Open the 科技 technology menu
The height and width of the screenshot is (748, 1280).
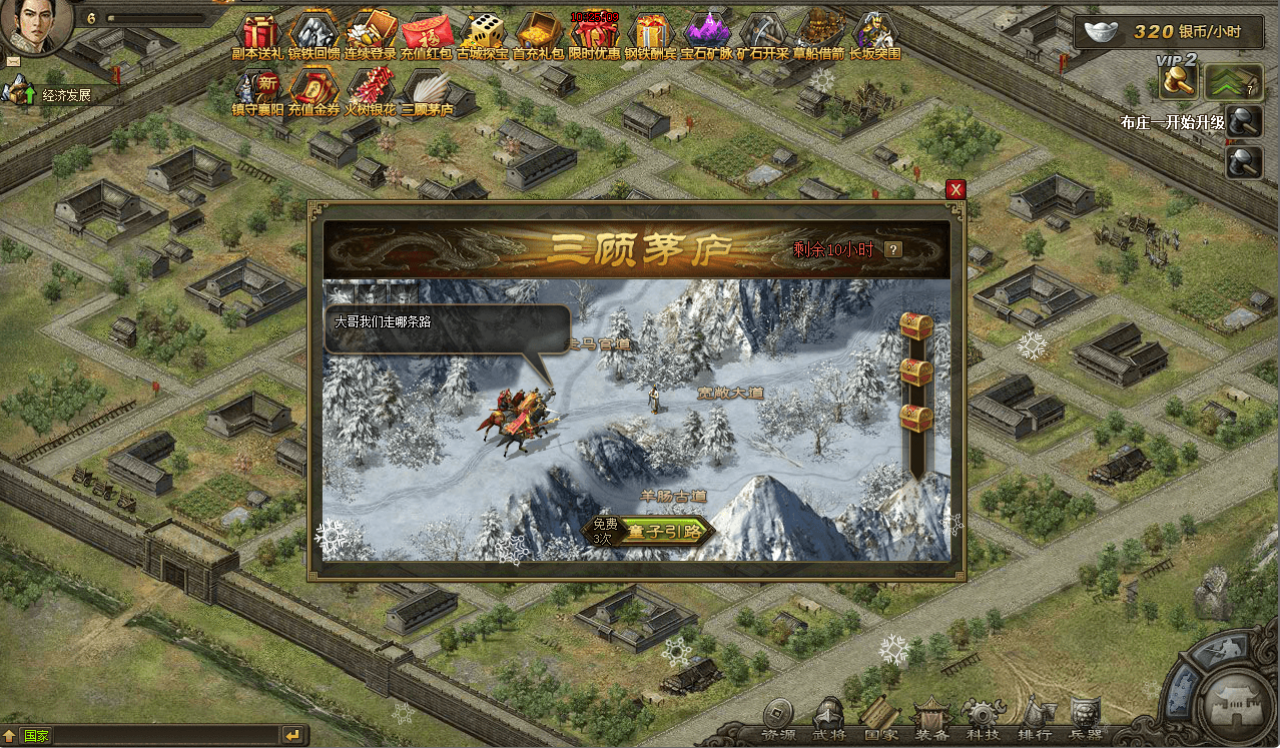click(983, 718)
